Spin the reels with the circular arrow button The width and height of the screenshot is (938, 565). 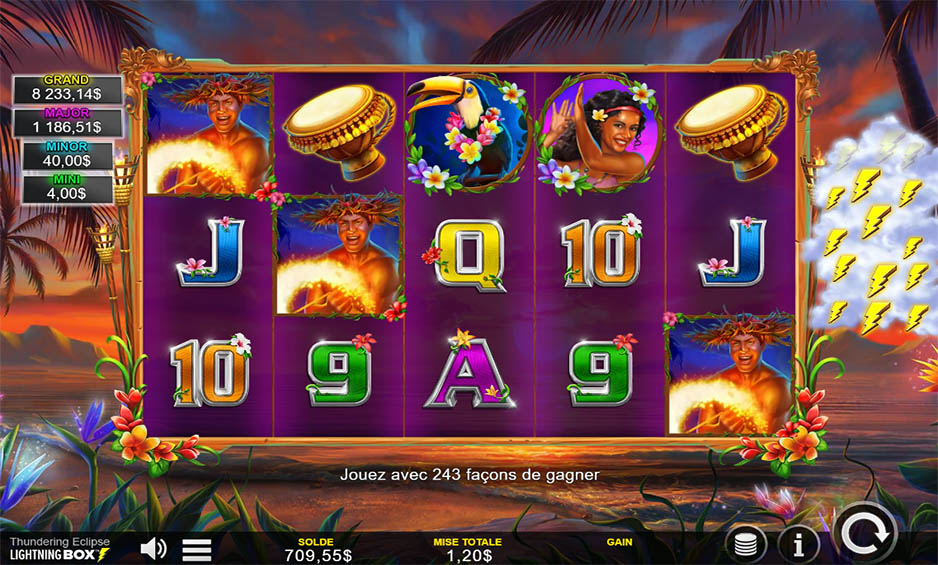[864, 533]
